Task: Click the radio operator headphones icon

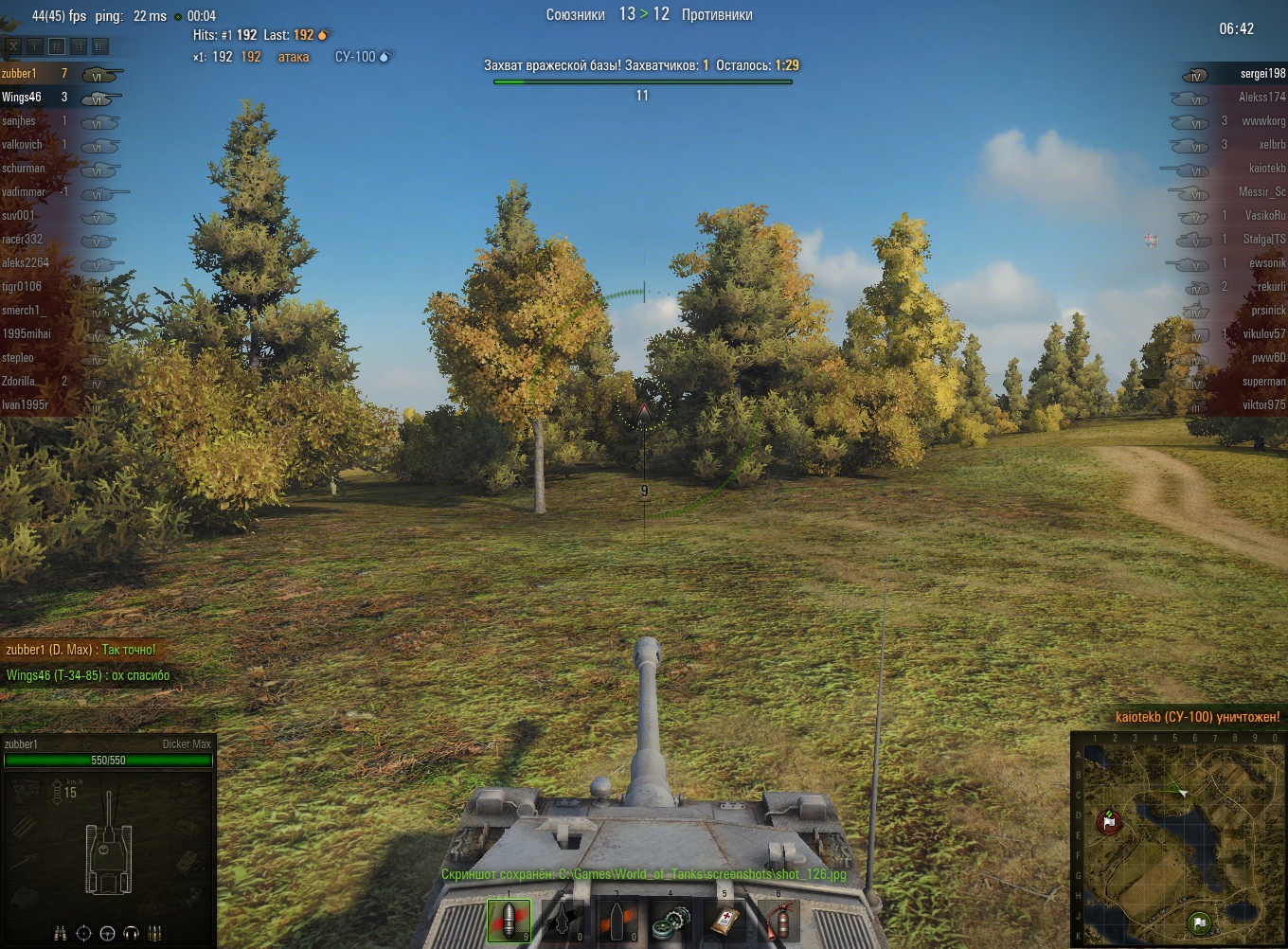Action: pyautogui.click(x=132, y=933)
